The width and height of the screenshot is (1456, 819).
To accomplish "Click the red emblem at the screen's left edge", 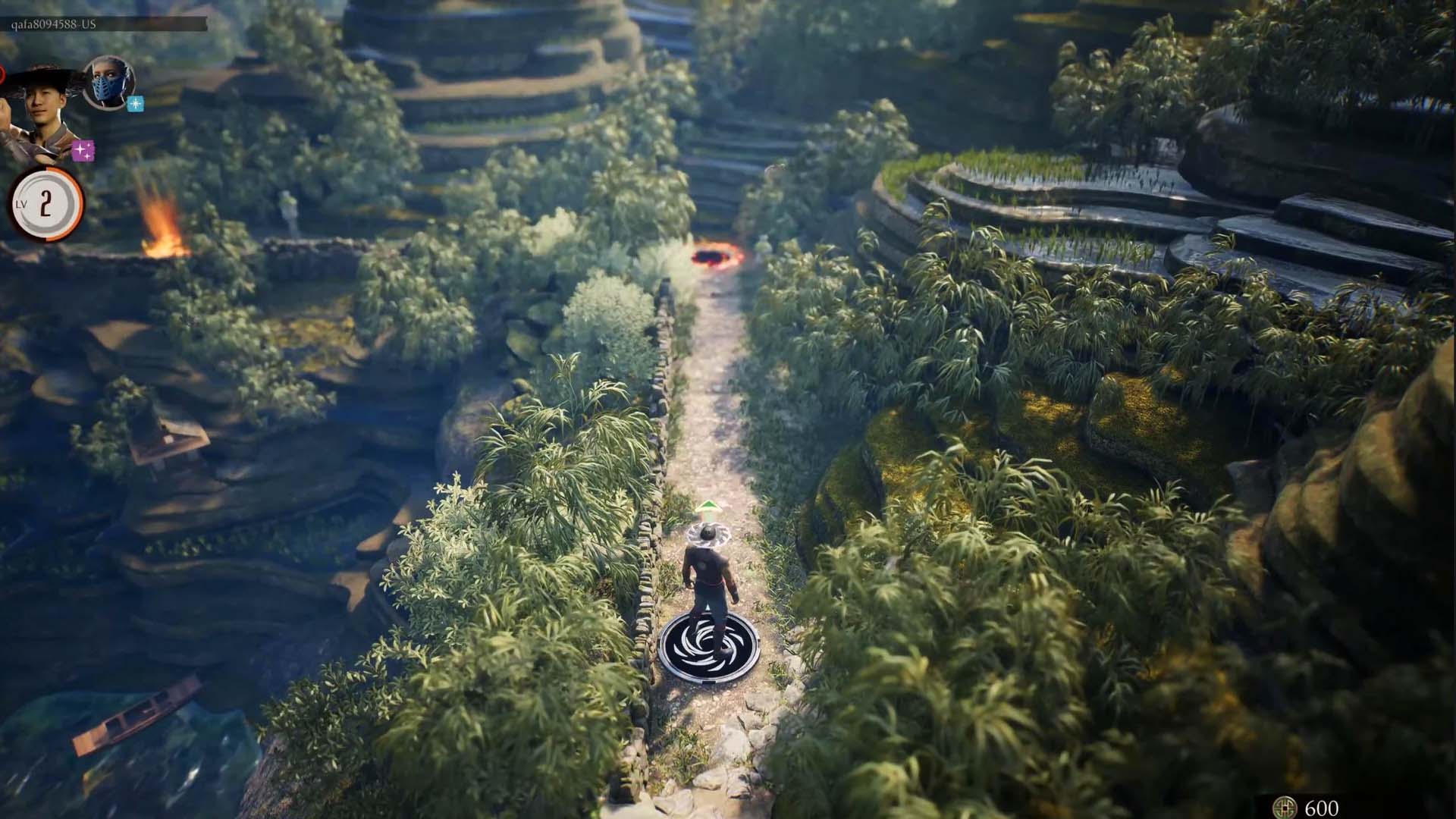I will (x=3, y=76).
